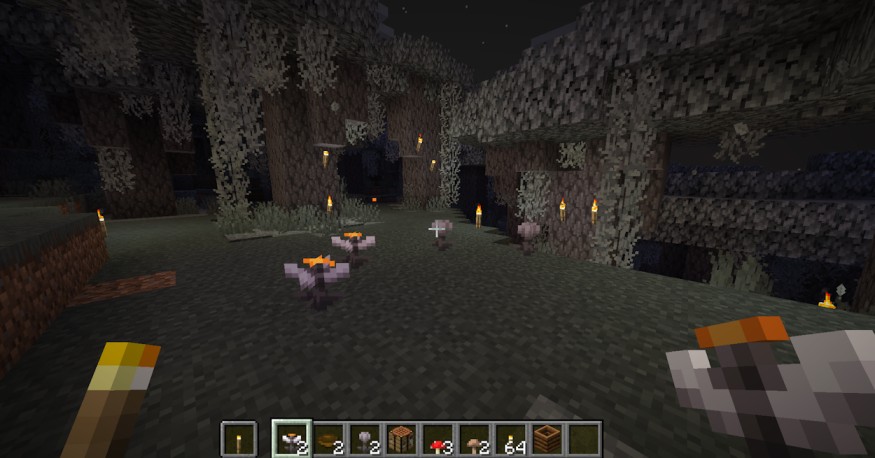
Task: Select the red mushroom stack
Action: pos(438,439)
